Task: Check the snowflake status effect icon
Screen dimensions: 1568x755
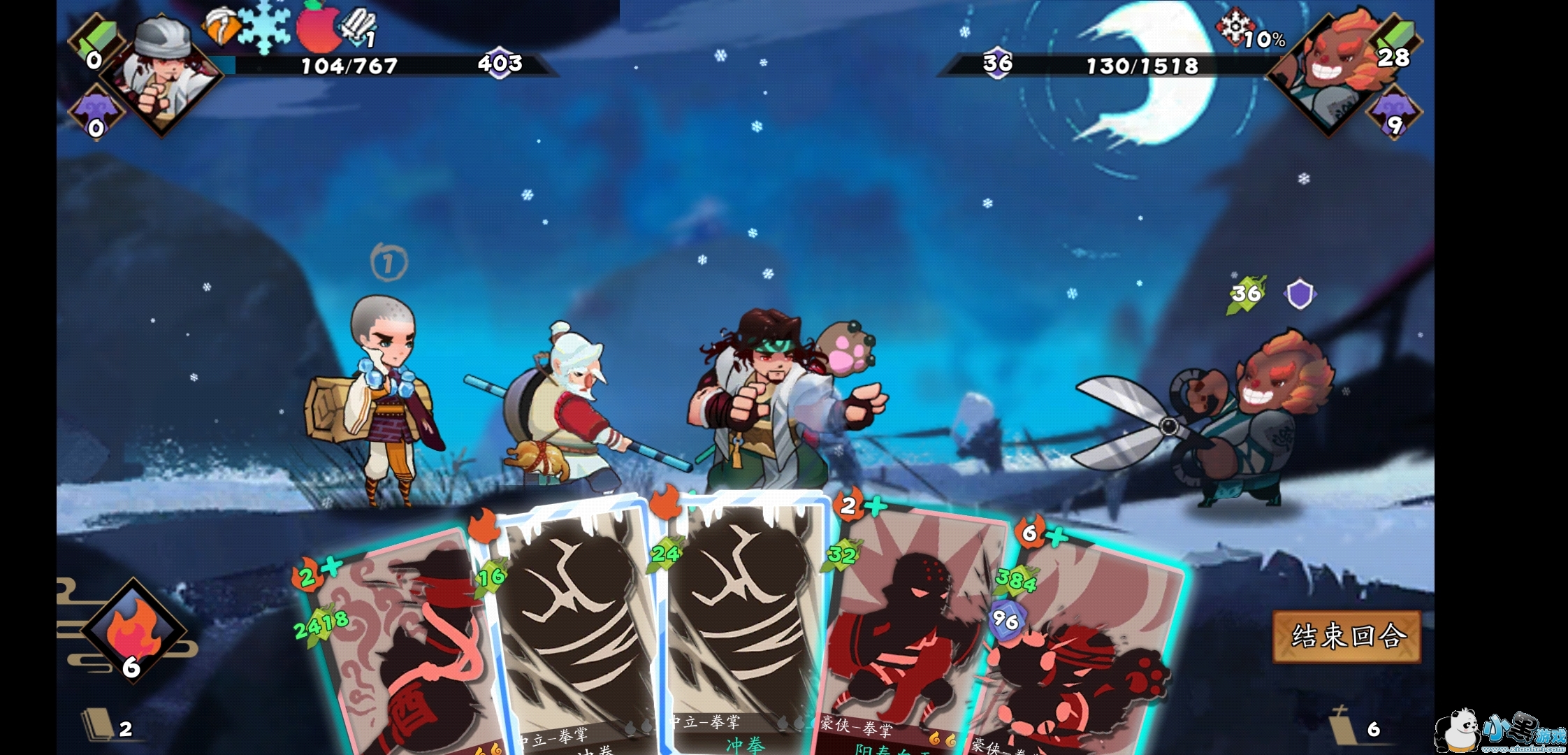Action: [x=265, y=28]
